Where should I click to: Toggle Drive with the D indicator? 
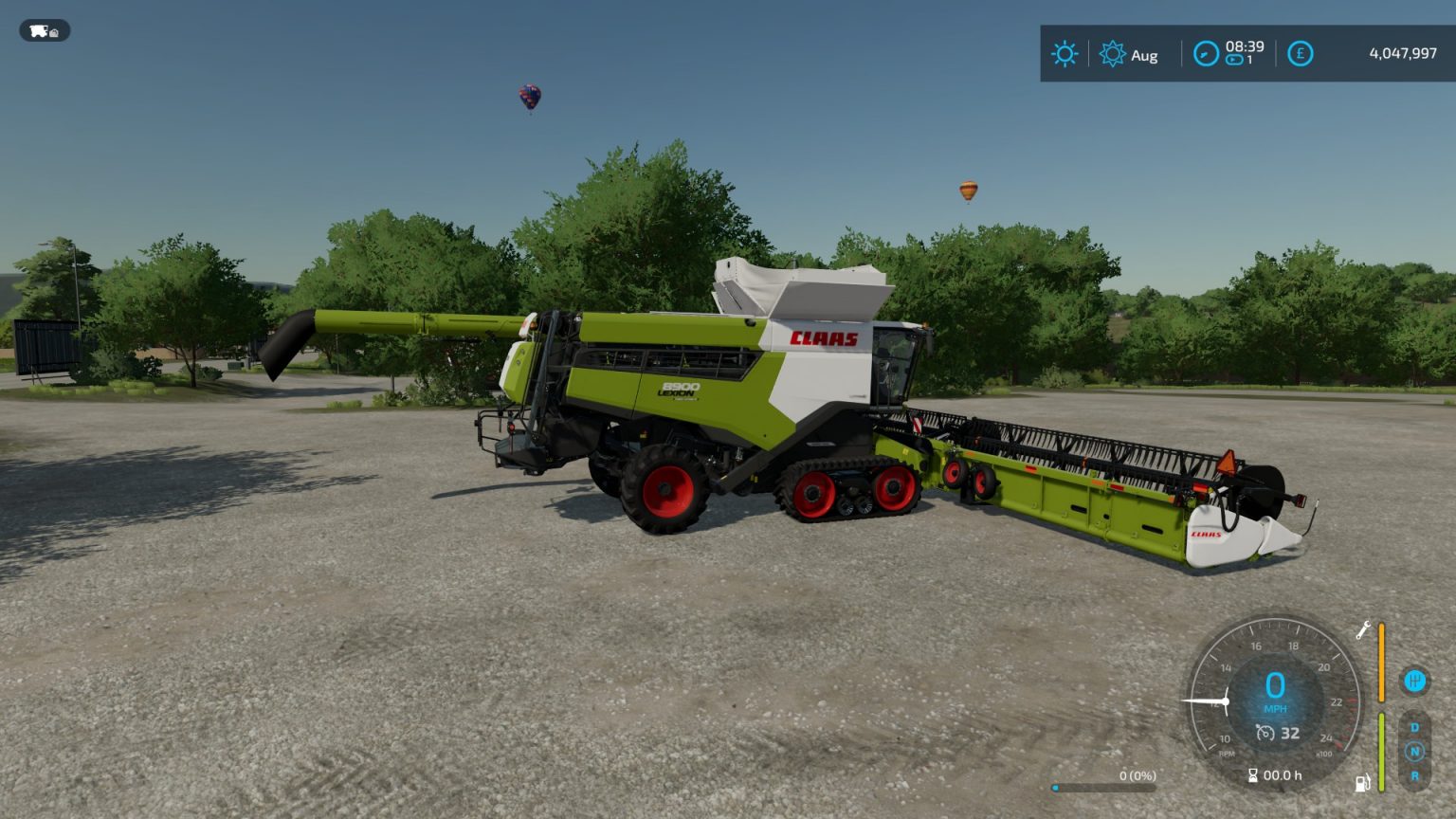1415,726
